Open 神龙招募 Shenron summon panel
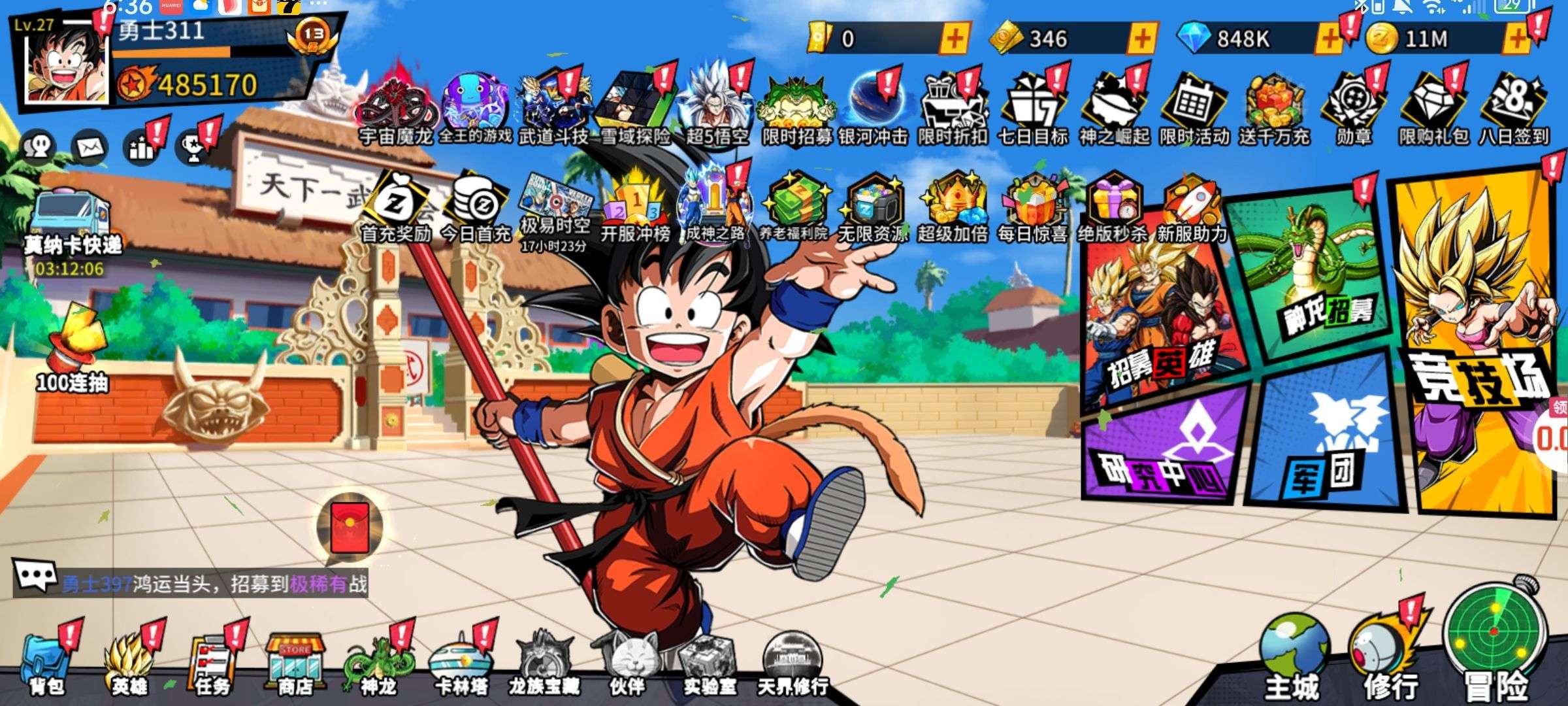1568x706 pixels. coord(1316,275)
